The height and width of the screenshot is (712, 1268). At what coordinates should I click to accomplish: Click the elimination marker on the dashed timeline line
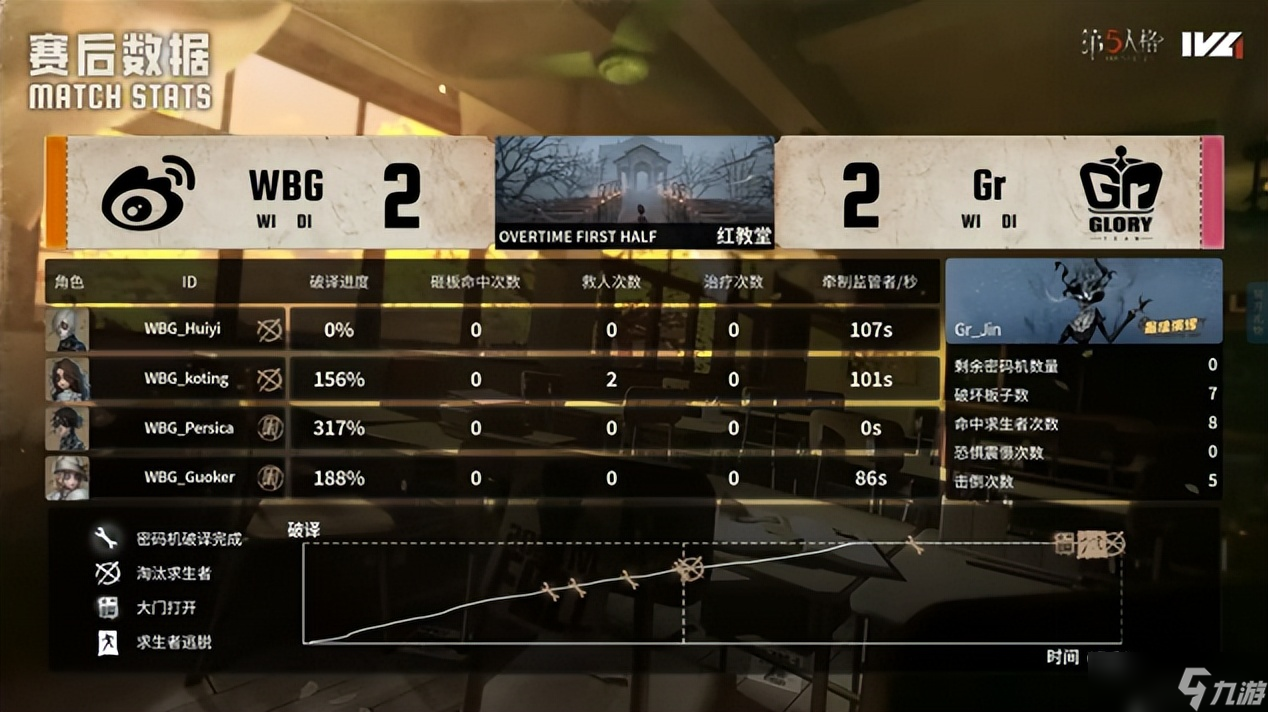687,569
